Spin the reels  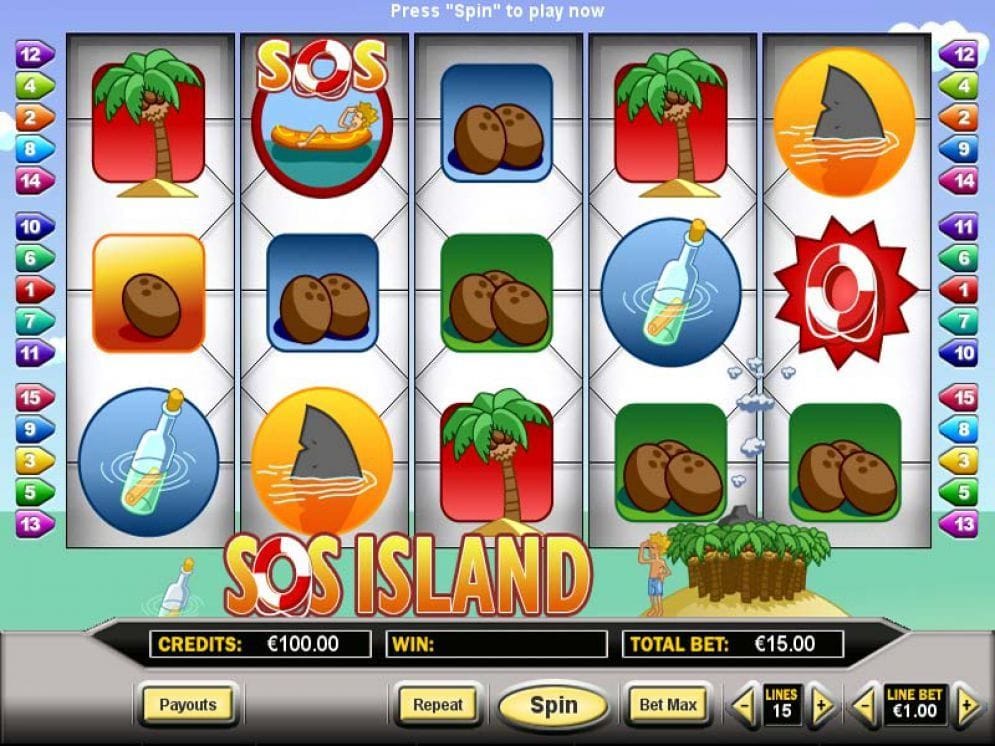[553, 705]
